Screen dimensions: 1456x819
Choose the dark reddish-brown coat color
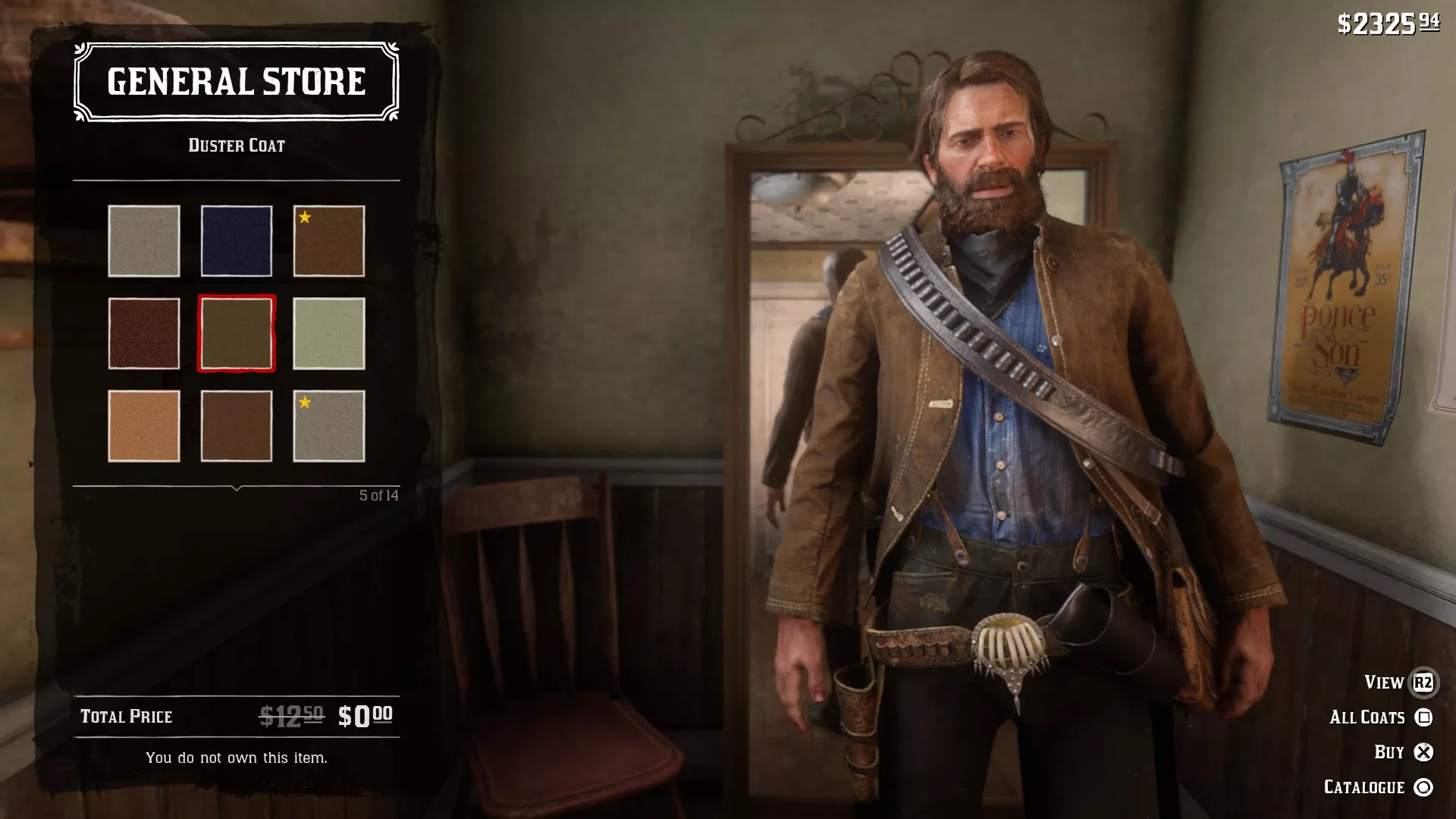pyautogui.click(x=144, y=334)
